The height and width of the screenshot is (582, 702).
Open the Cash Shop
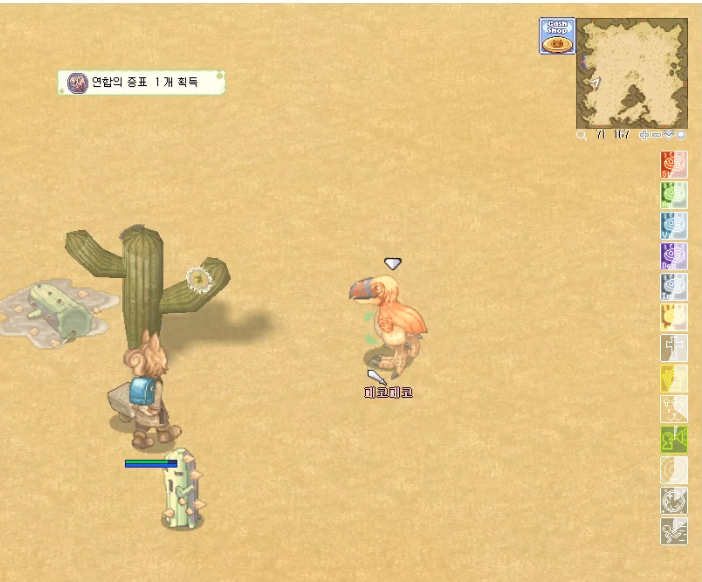557,36
